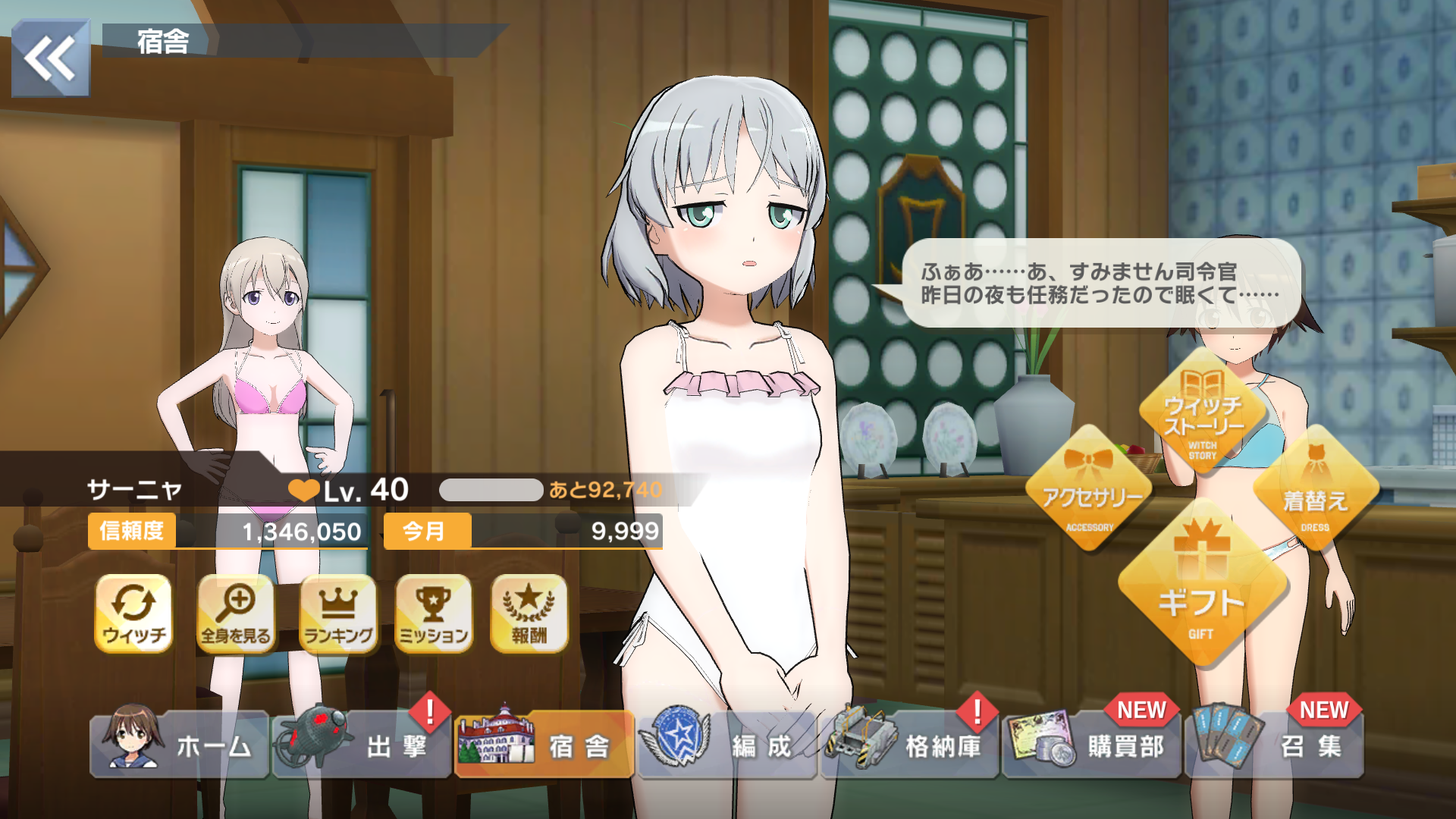The image size is (1456, 819).
Task: Open the ミッション trophy button
Action: coord(434,613)
